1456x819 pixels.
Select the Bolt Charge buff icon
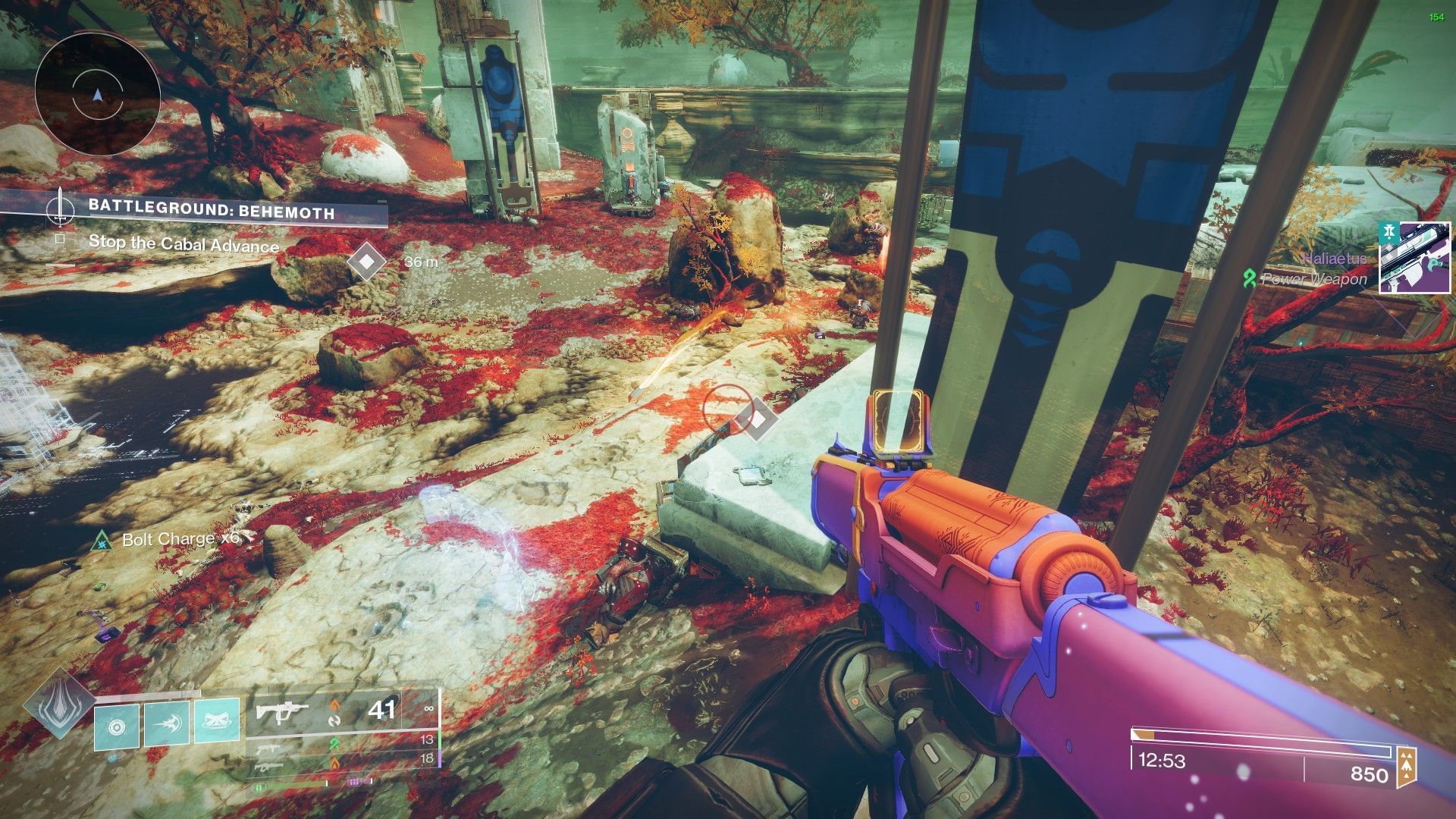tap(101, 540)
